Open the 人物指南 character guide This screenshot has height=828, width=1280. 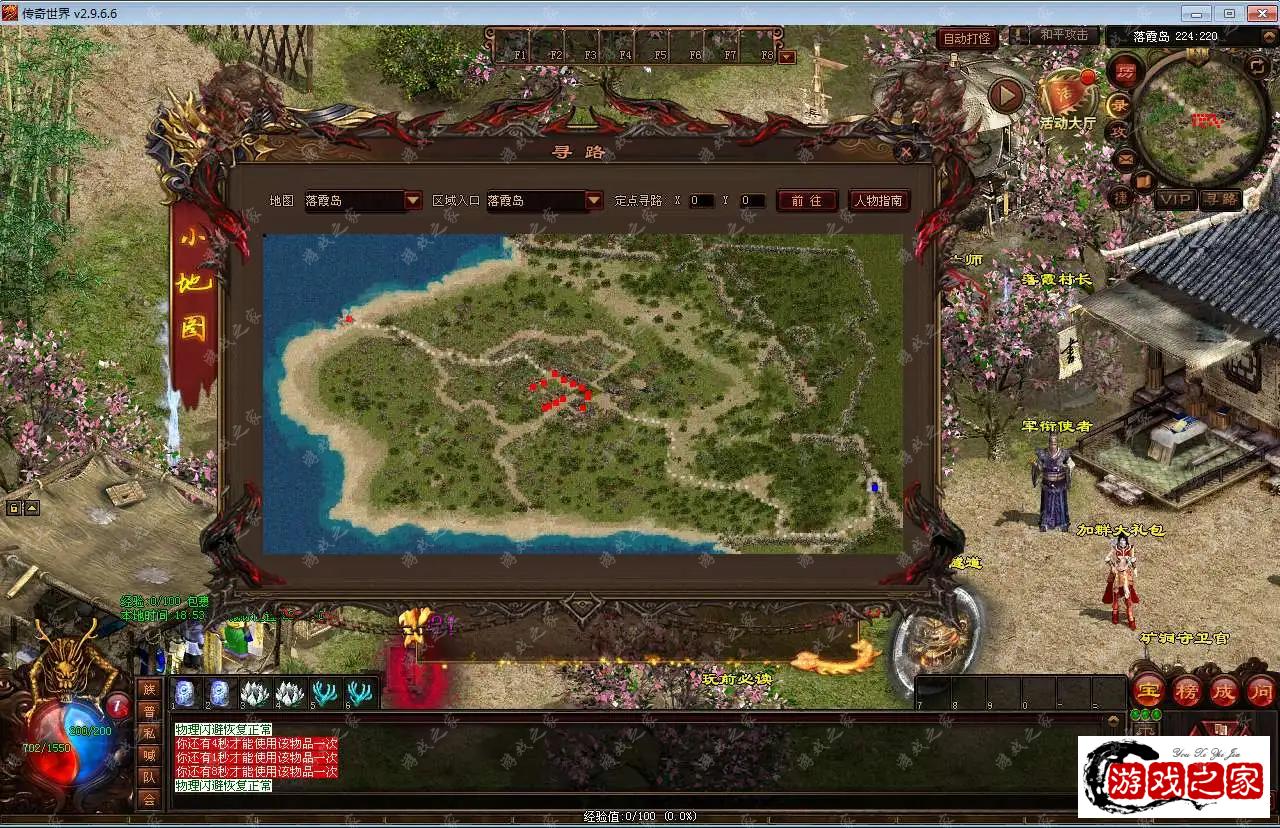coord(879,200)
